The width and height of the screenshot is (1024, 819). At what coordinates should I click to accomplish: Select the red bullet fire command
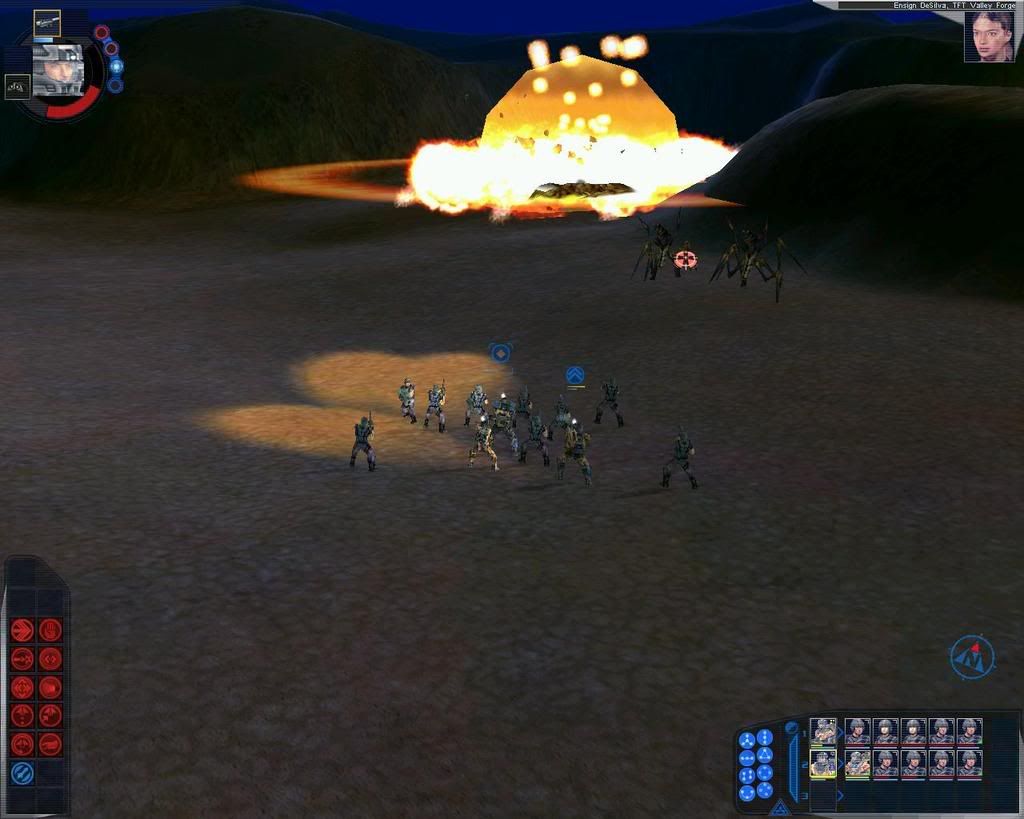point(50,744)
